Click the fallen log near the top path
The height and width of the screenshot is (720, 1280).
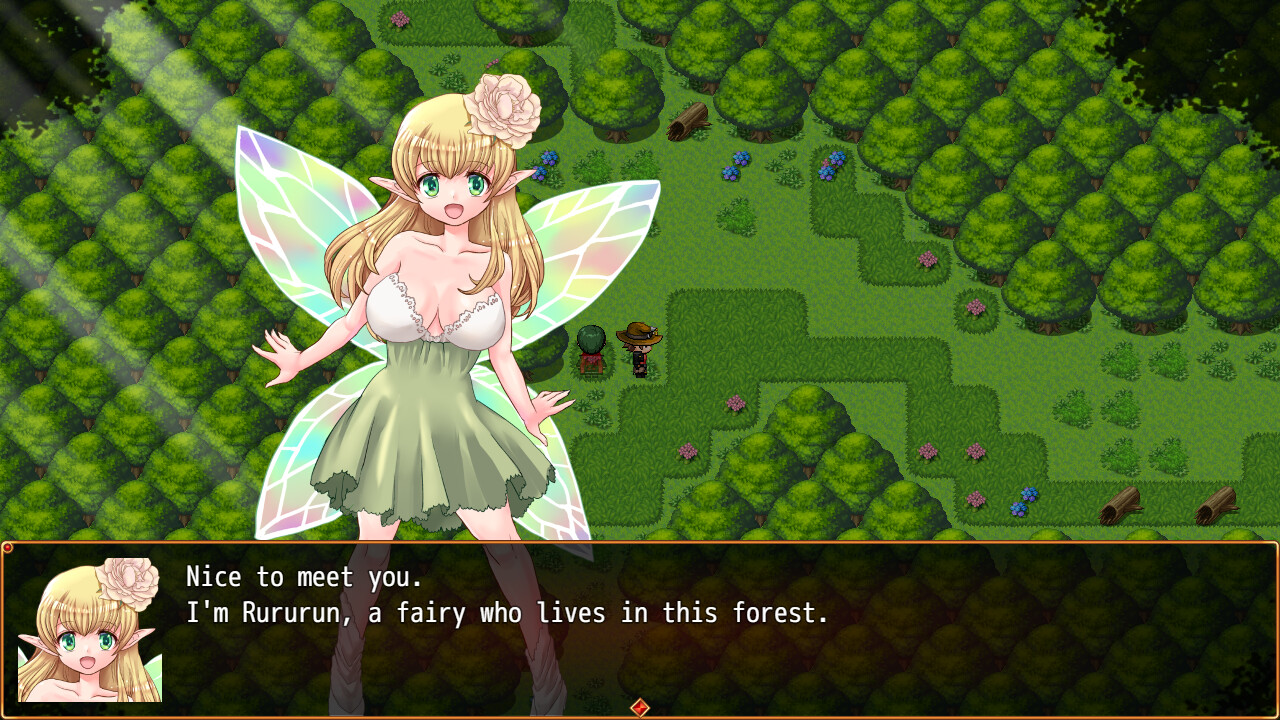pyautogui.click(x=687, y=120)
